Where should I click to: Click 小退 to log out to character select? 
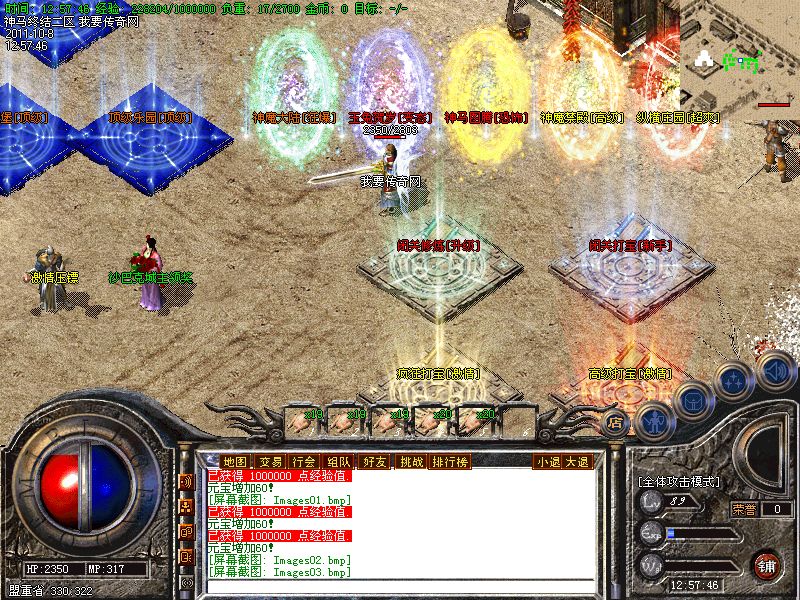(547, 461)
